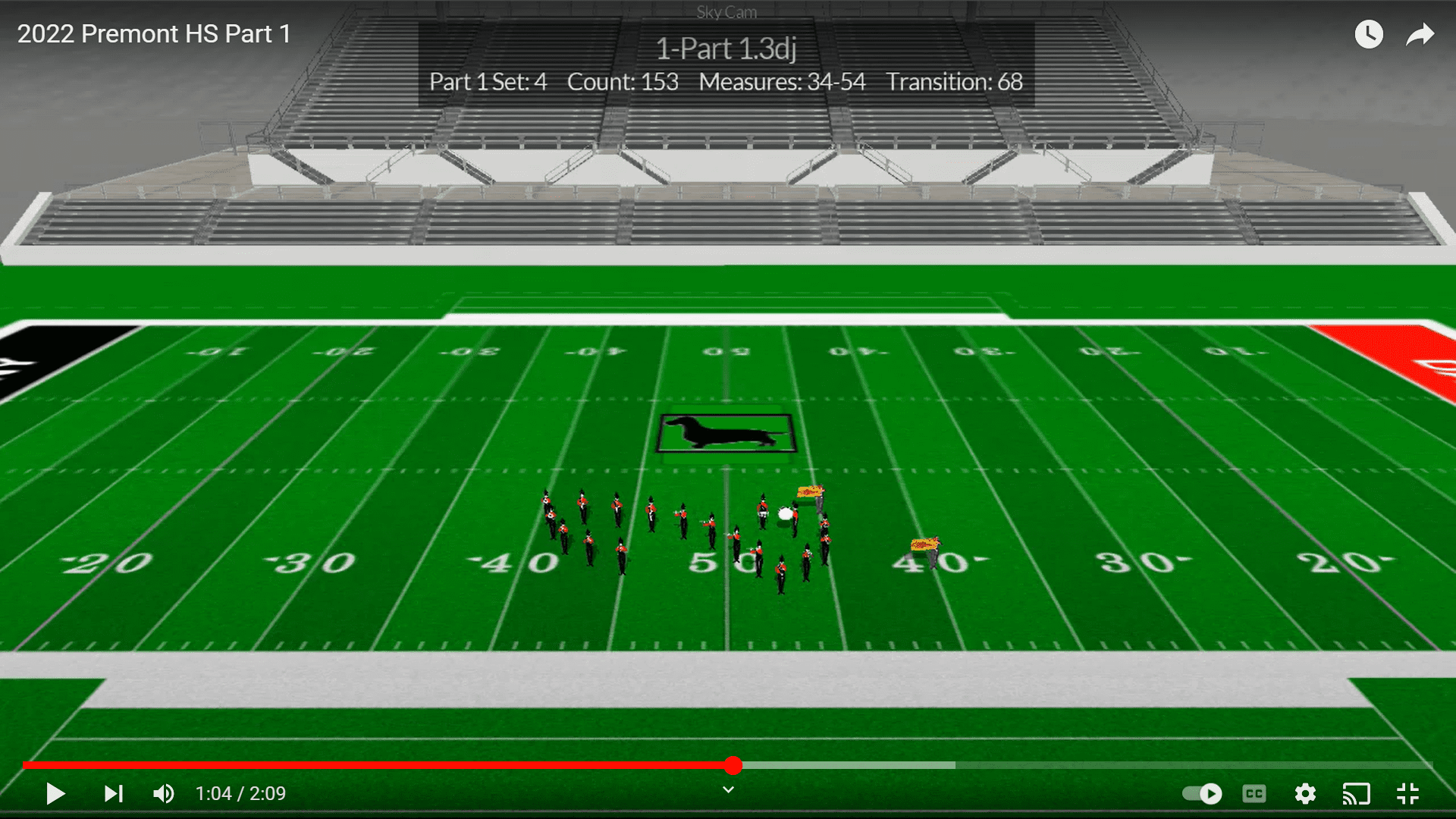The image size is (1456, 819).
Task: Play the video
Action: pos(55,793)
